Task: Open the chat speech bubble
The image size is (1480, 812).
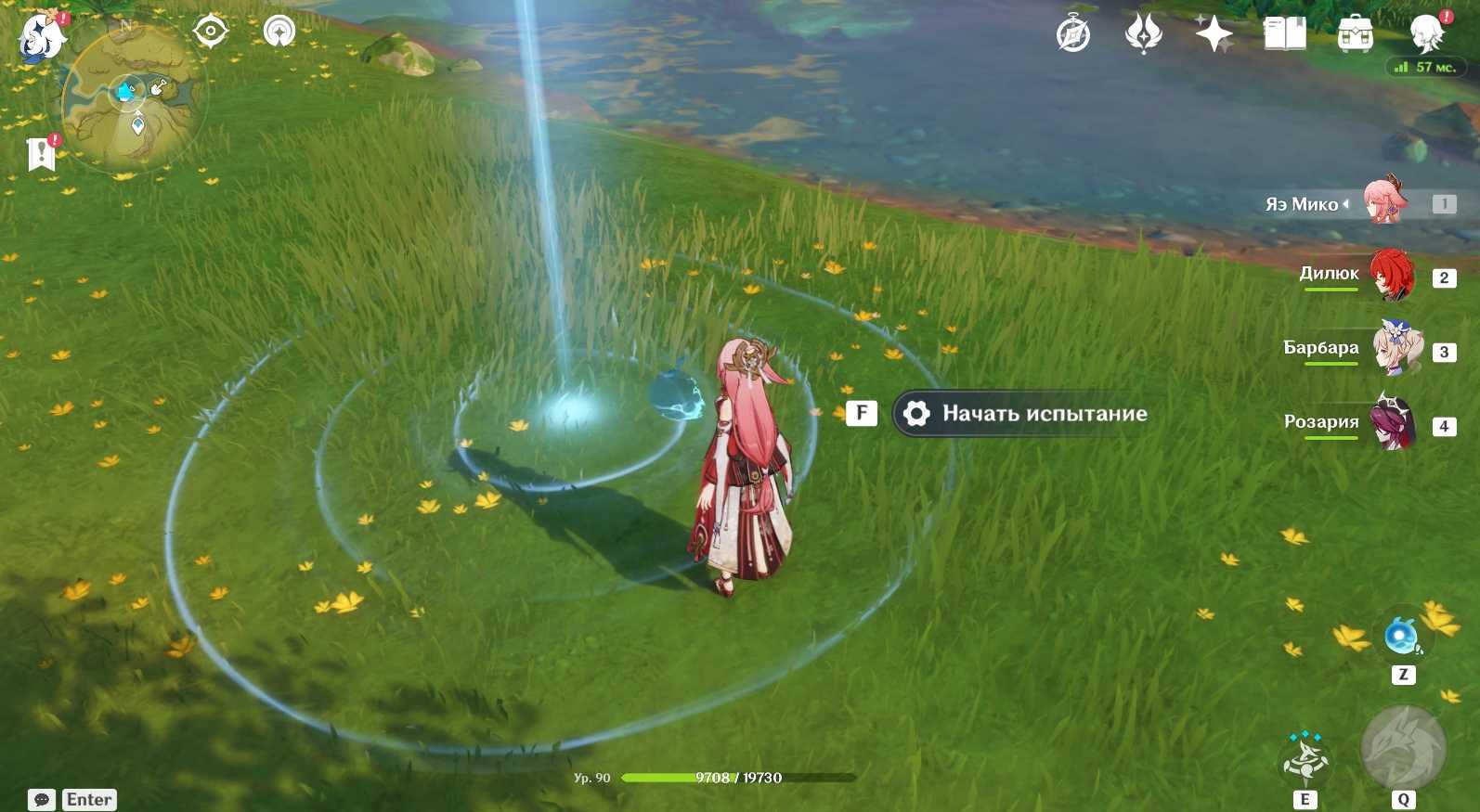Action: point(42,800)
